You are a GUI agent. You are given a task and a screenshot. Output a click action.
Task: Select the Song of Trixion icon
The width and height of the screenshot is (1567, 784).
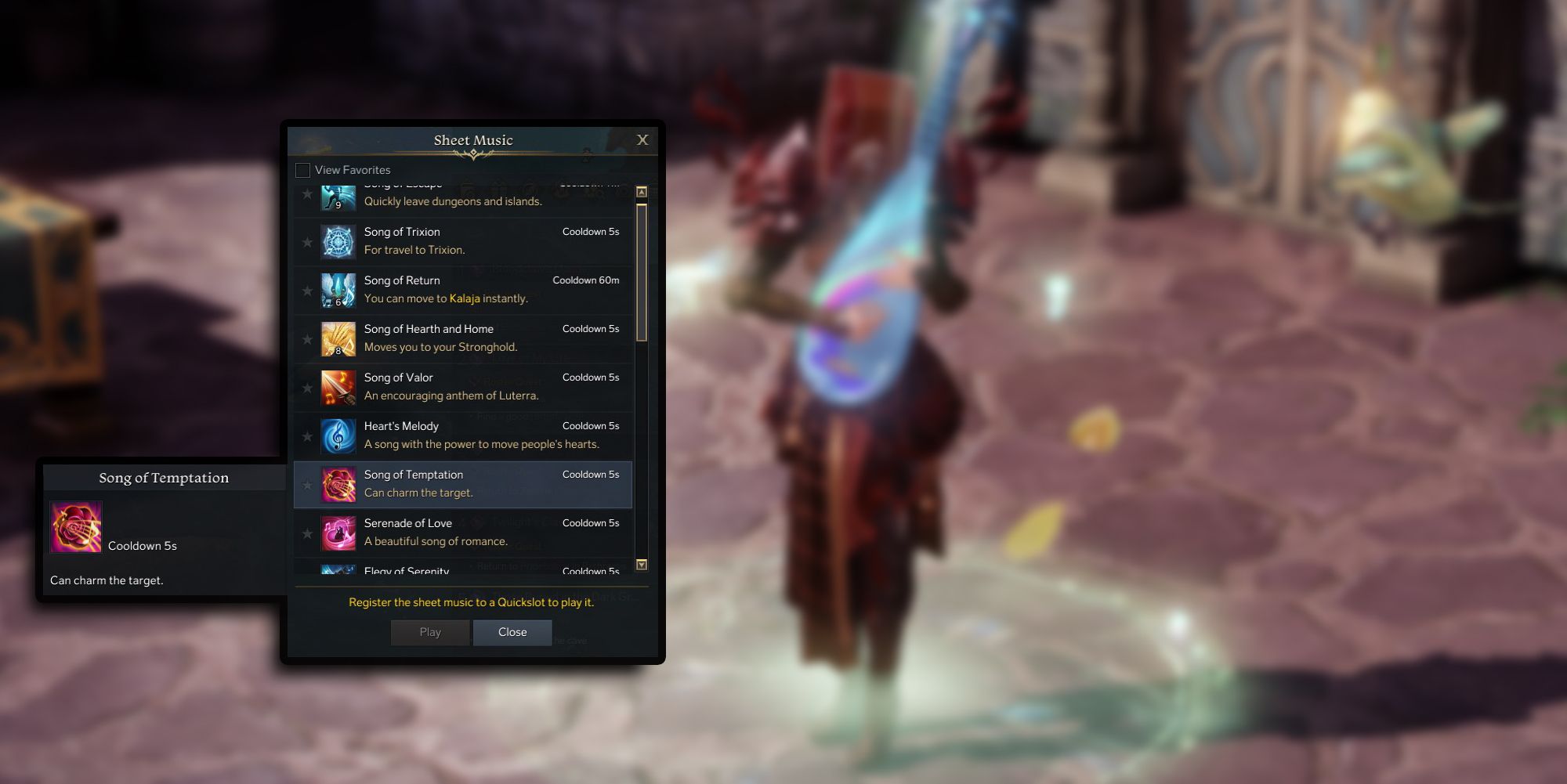coord(337,241)
